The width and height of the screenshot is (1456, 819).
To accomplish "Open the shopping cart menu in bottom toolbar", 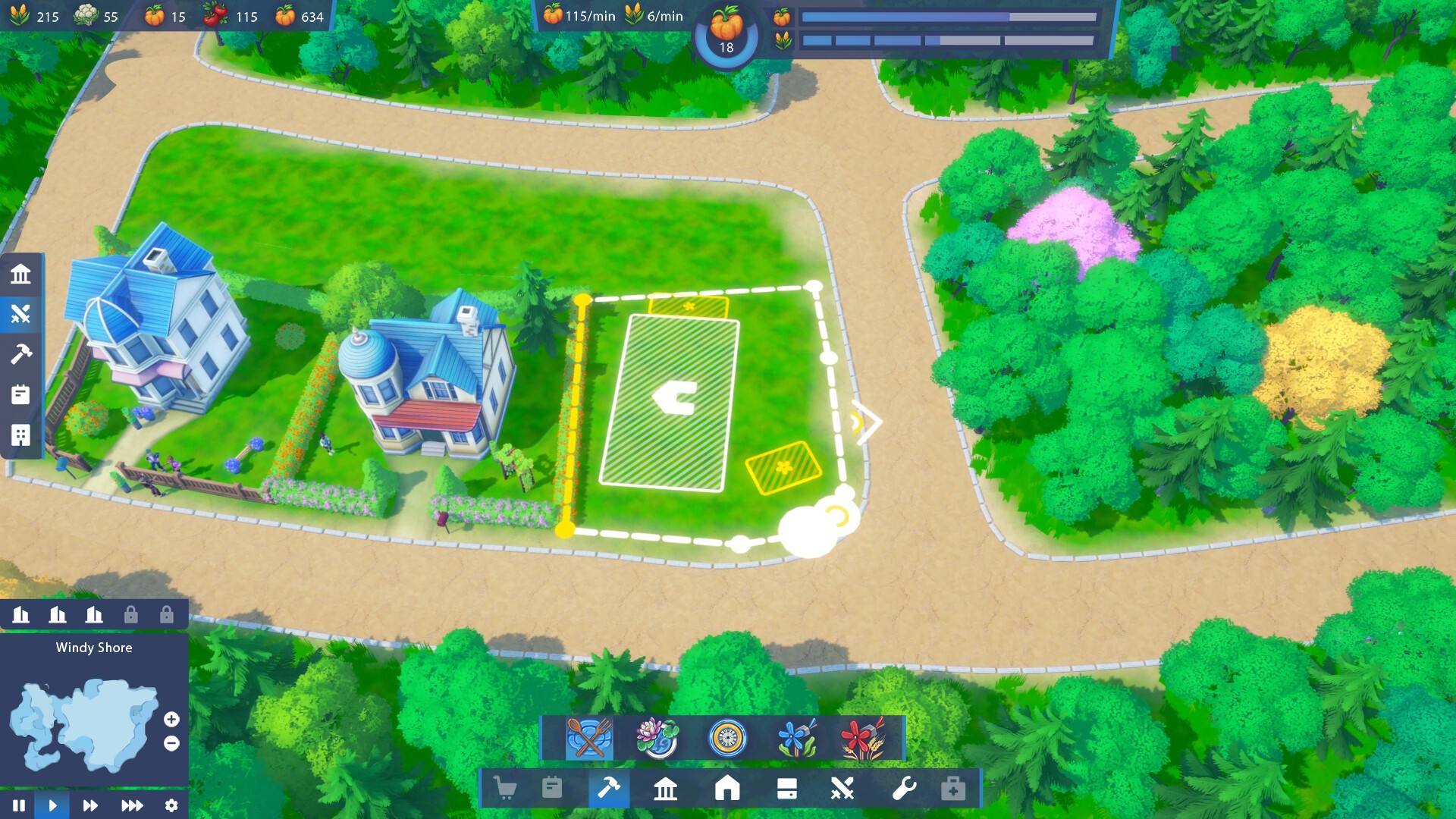I will [505, 789].
